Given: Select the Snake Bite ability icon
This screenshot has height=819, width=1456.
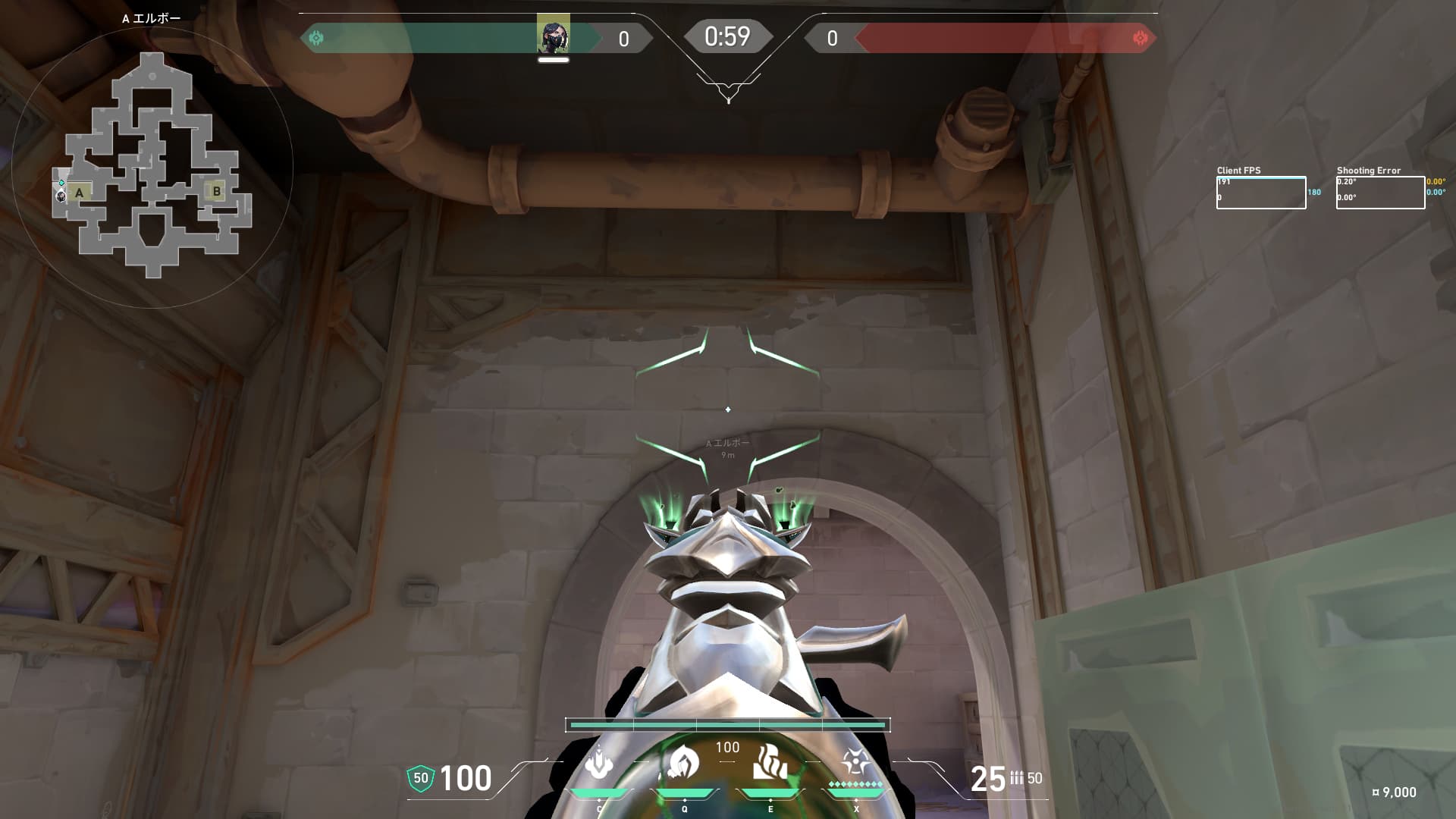Looking at the screenshot, I should [x=599, y=763].
